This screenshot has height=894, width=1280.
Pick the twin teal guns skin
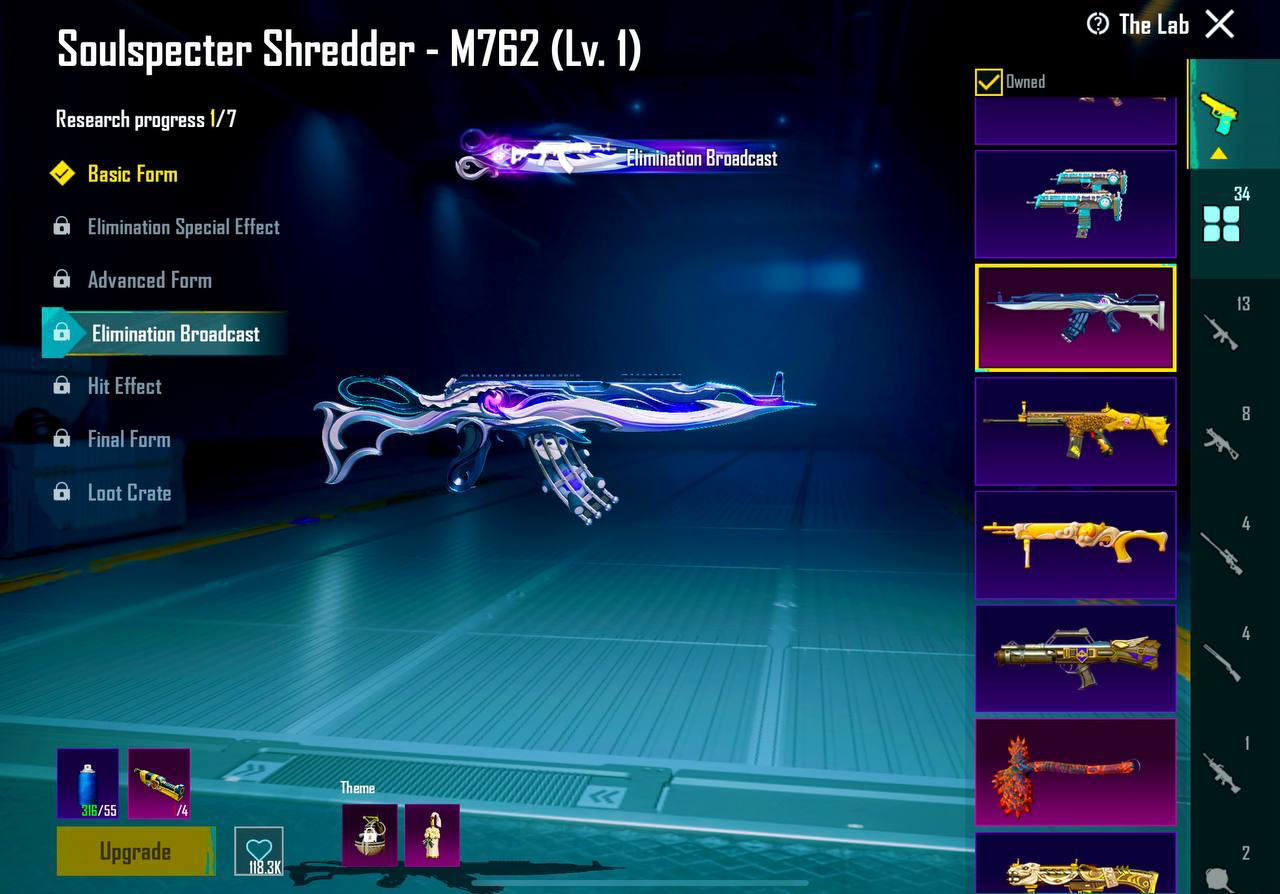[x=1075, y=203]
